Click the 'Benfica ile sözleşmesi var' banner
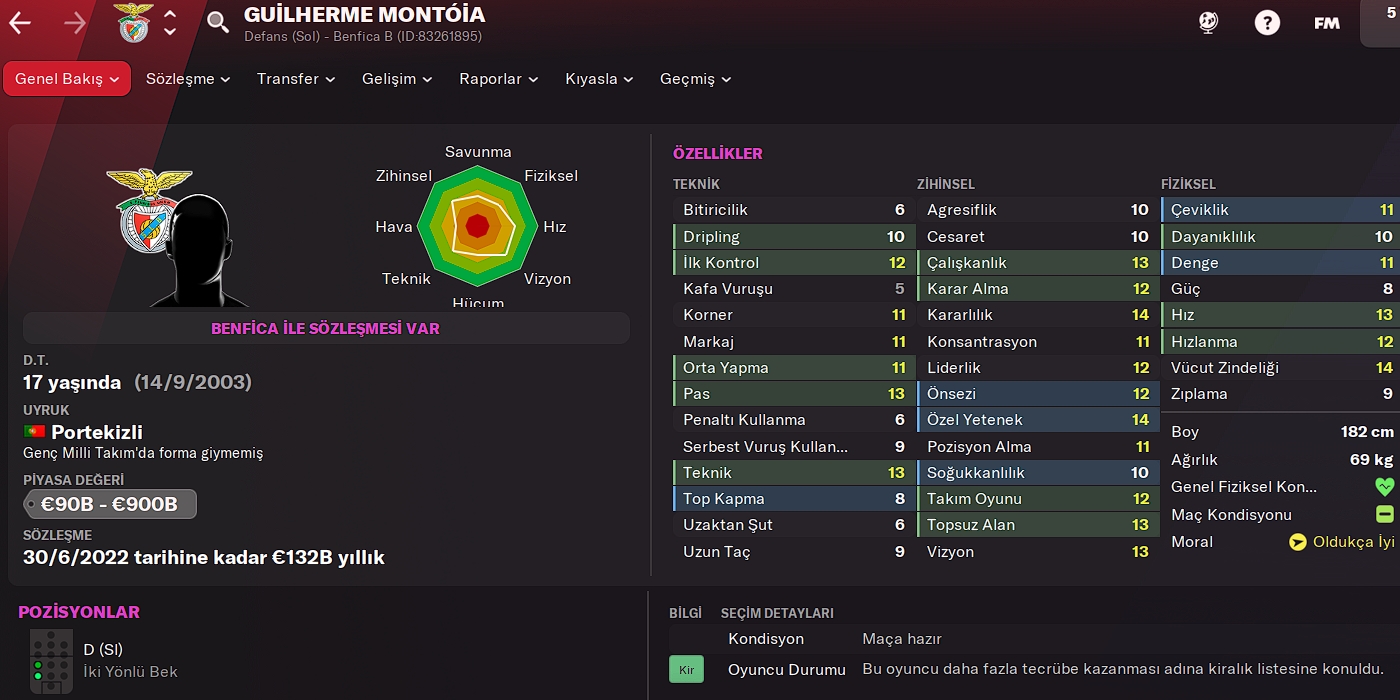Screen dimensions: 1400x700 (326, 328)
